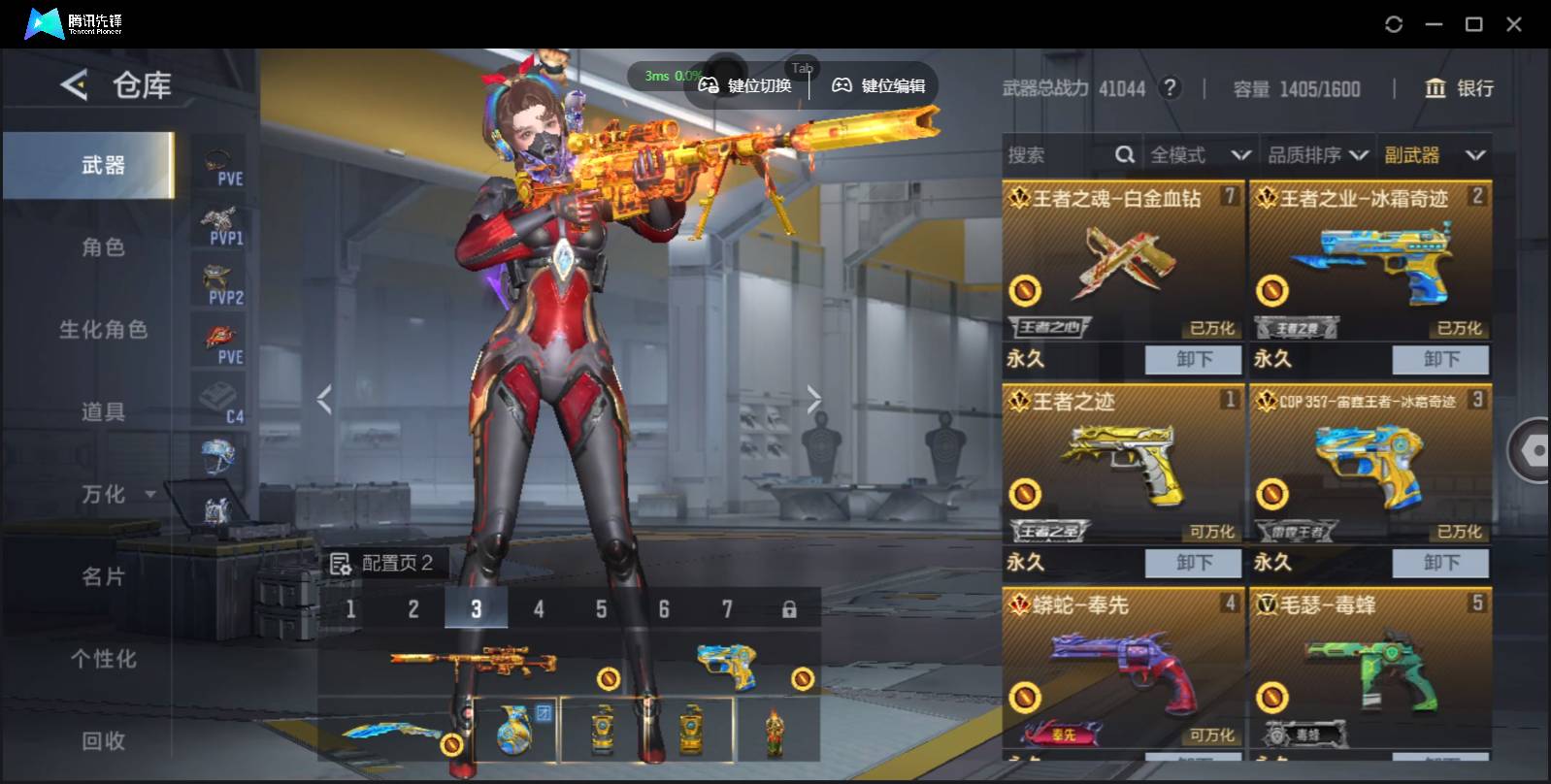Viewport: 1551px width, 784px height.
Task: Close the Tencent Pioneer window
Action: 1513,24
